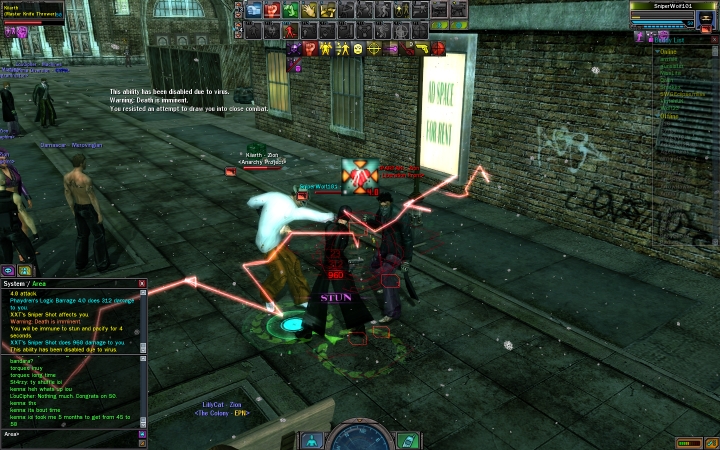
Task: Activate the yellow open-hand ability
Action: click(309, 10)
